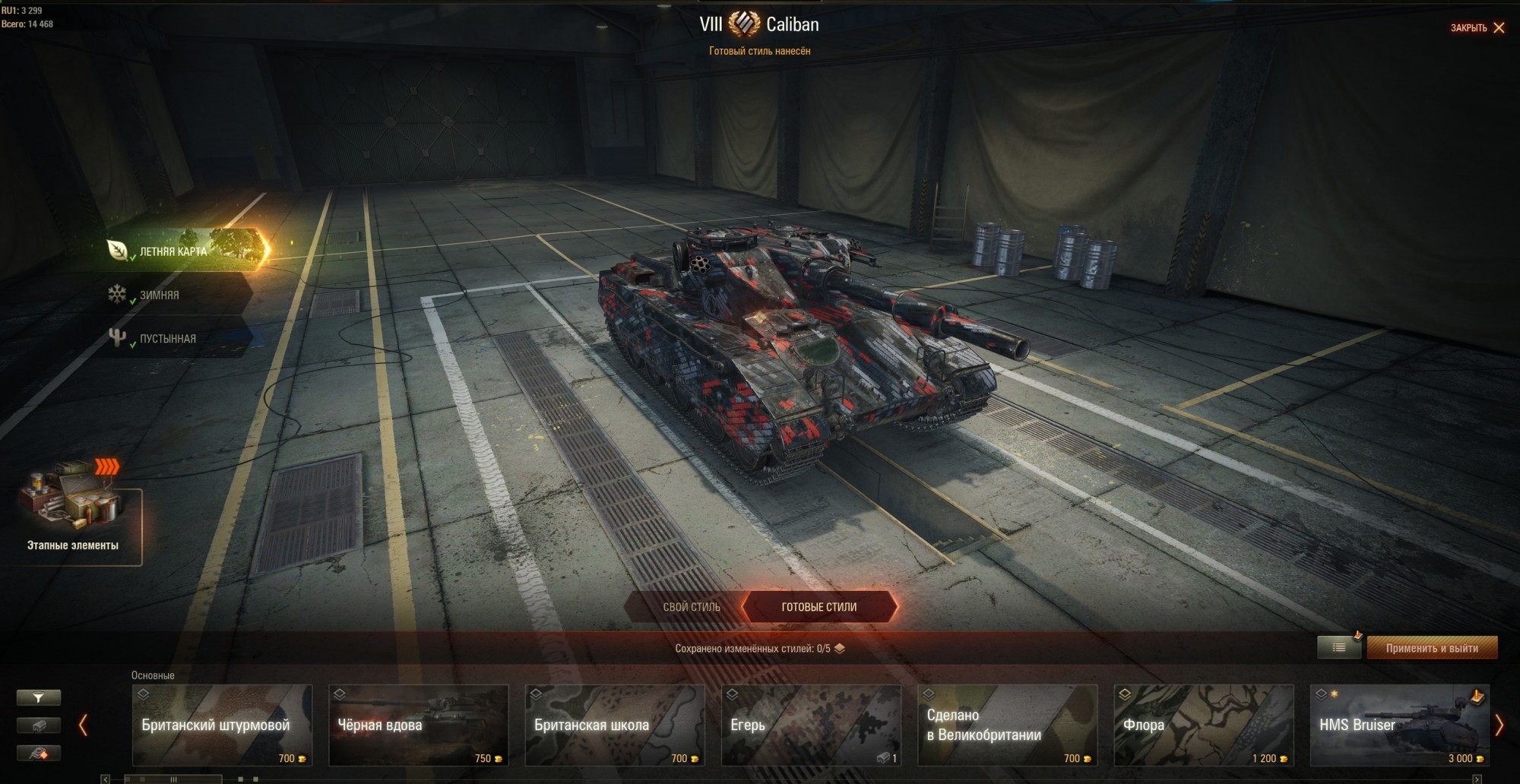Switch to the Свой стиль tab

click(691, 607)
